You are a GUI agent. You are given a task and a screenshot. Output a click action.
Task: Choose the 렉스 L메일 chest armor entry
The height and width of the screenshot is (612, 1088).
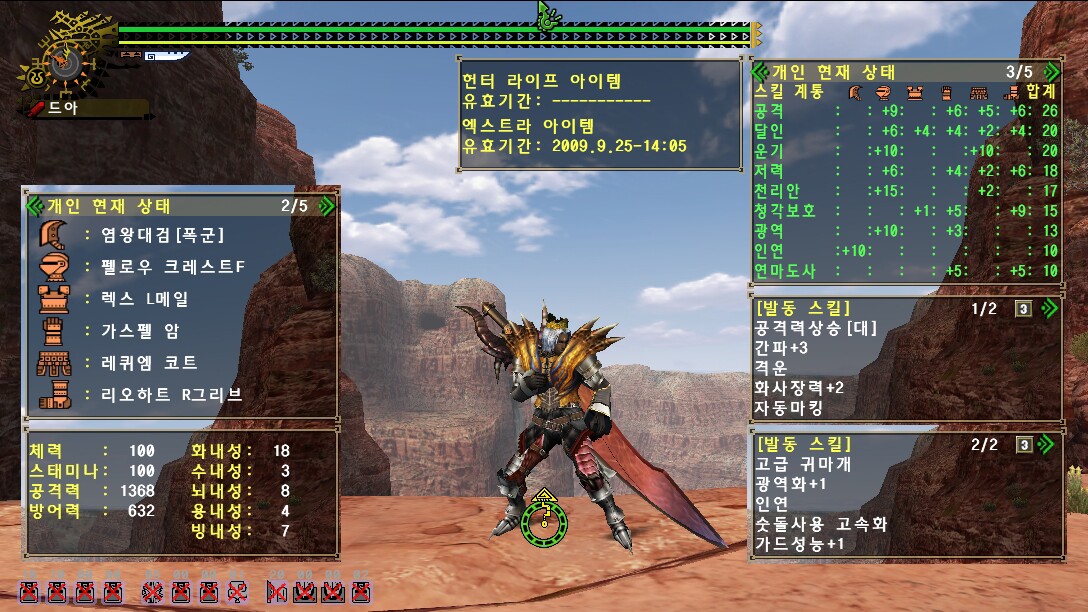[x=144, y=299]
